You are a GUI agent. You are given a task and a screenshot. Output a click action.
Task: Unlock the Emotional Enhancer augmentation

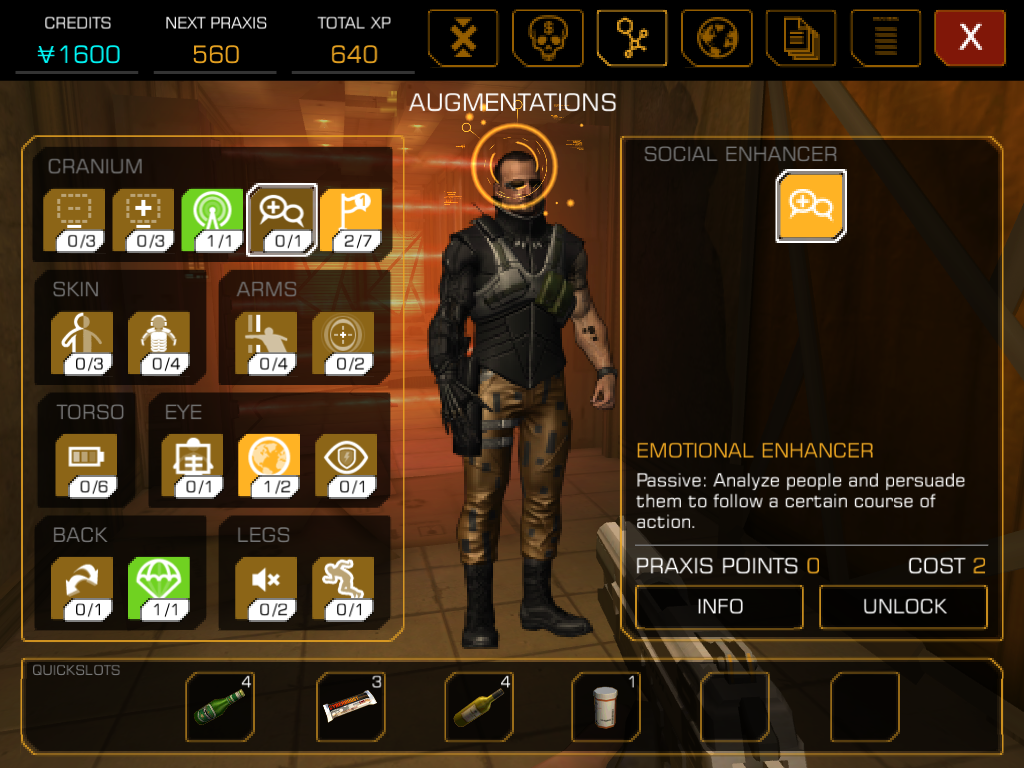[903, 606]
